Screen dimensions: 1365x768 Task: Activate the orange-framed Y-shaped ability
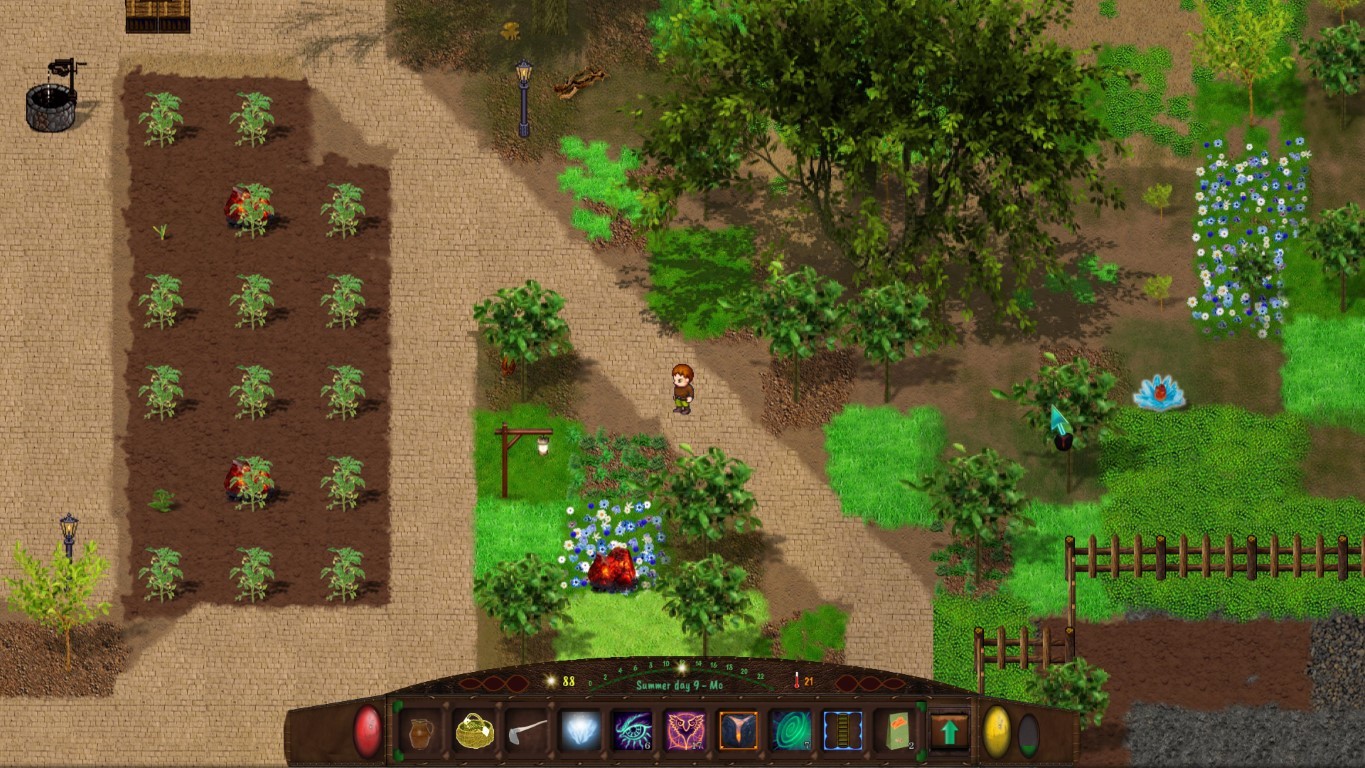pyautogui.click(x=738, y=731)
